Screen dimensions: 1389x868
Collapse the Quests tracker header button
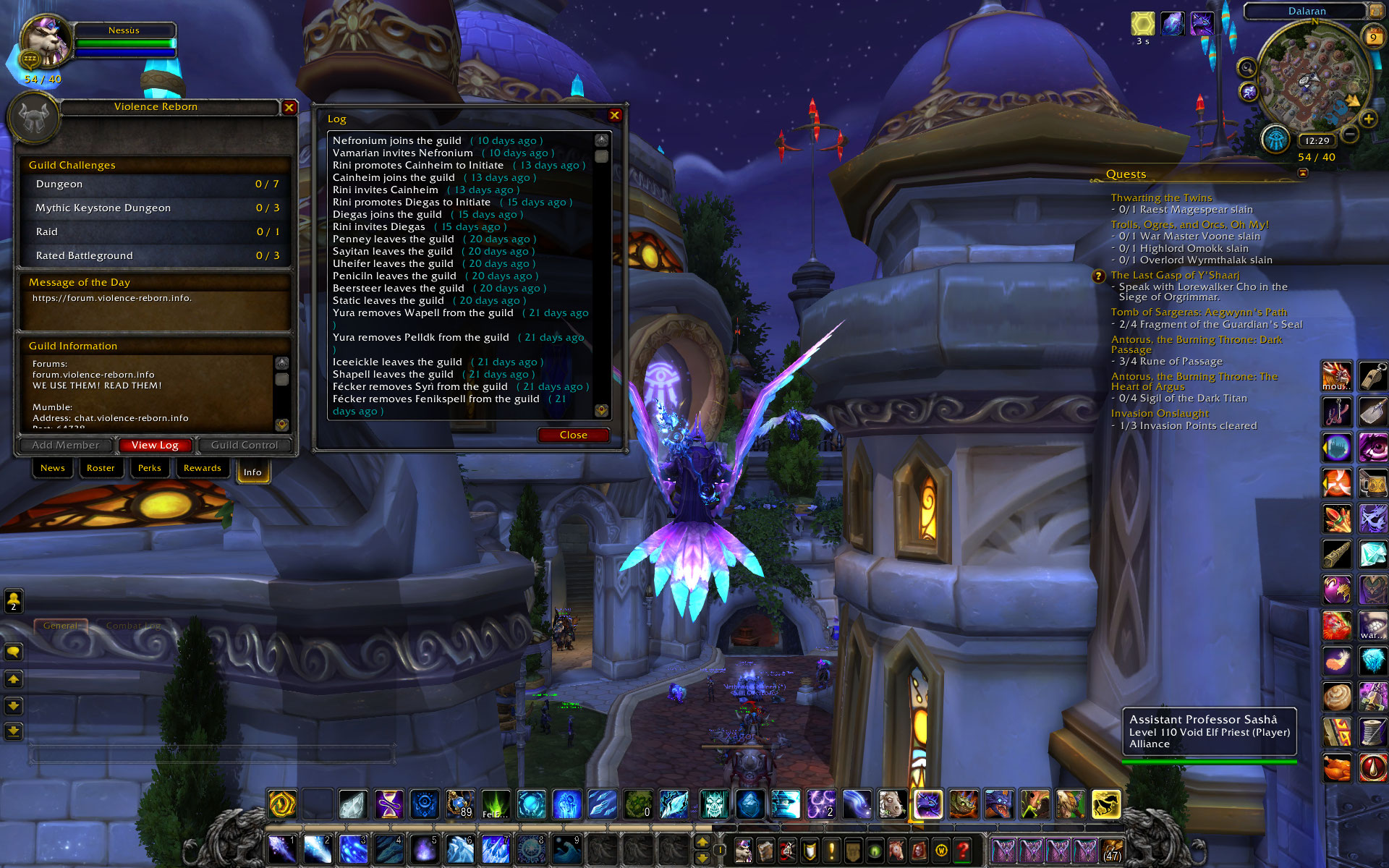(1303, 173)
